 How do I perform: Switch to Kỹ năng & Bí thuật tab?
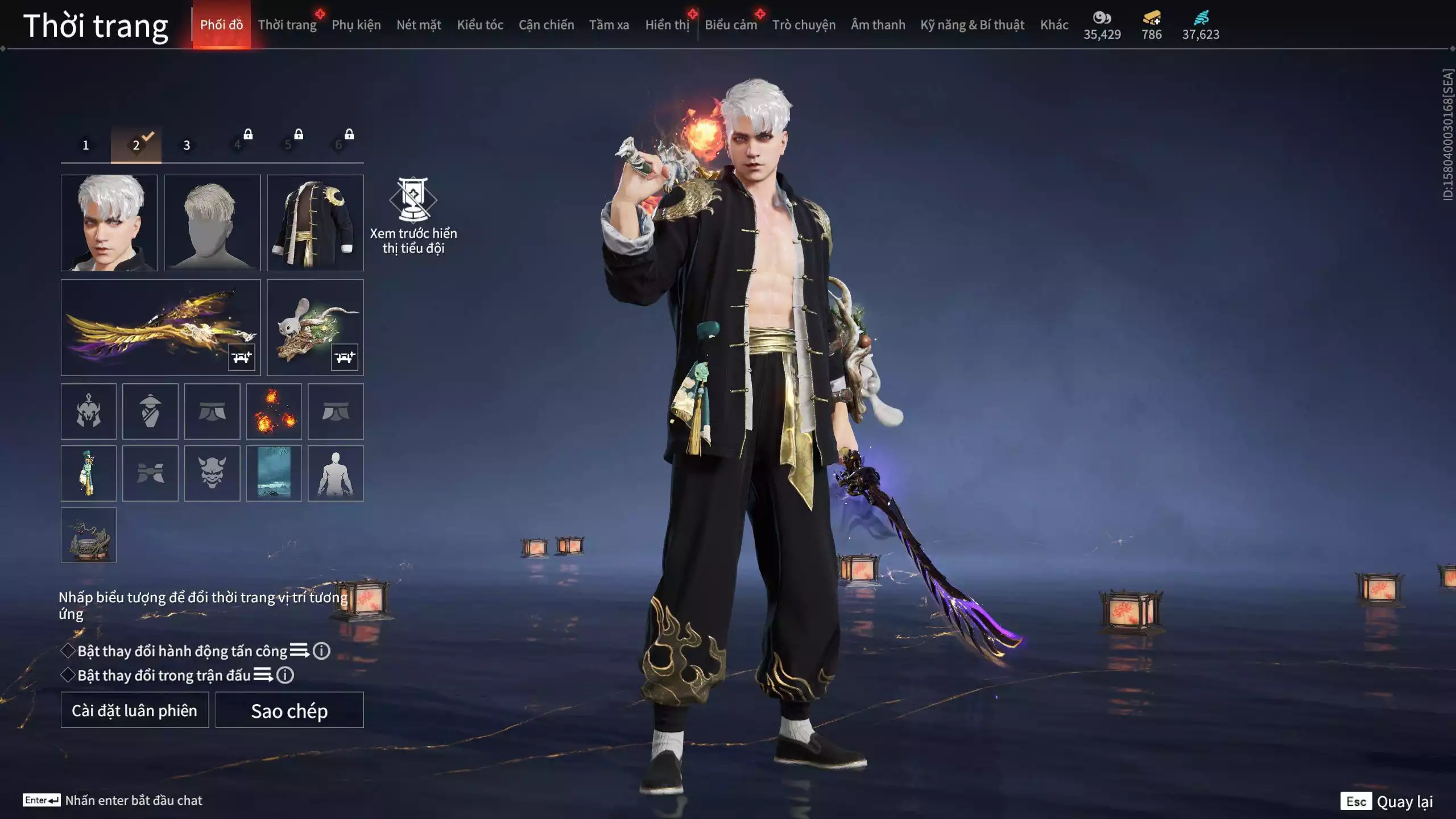[972, 25]
